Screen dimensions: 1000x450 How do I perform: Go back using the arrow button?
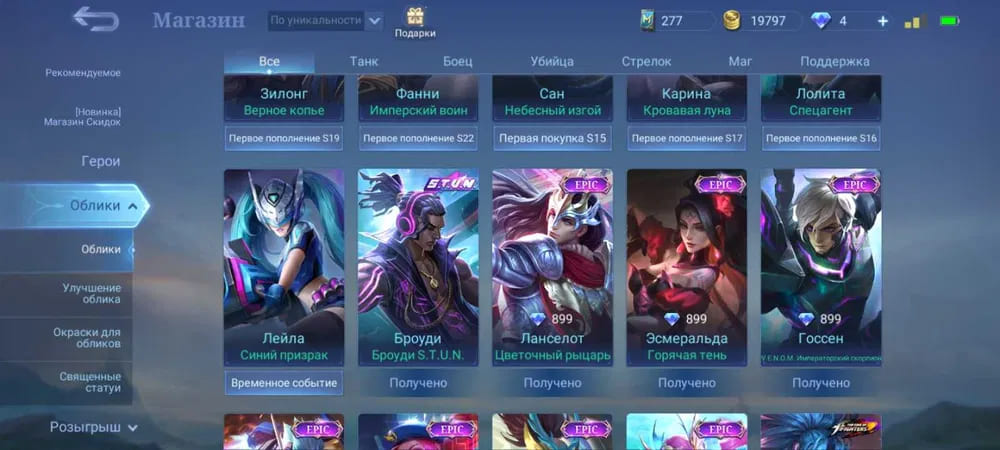tap(95, 19)
